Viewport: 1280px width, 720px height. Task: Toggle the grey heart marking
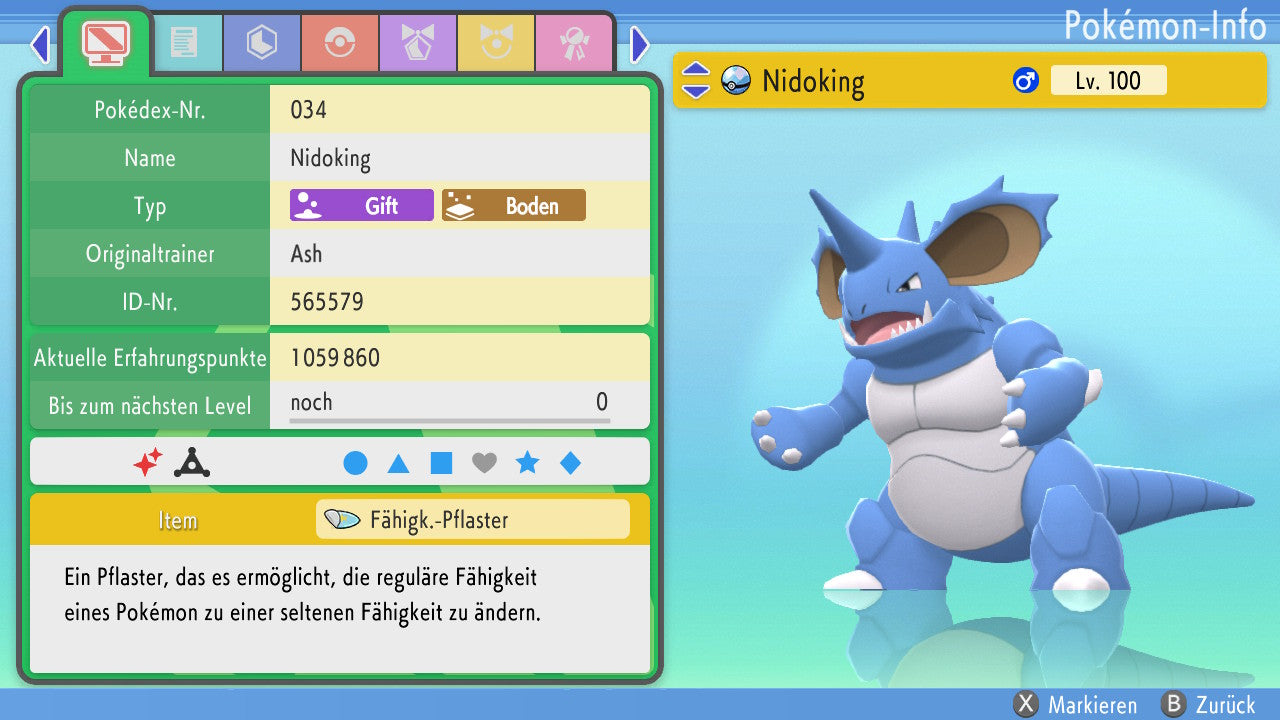484,463
